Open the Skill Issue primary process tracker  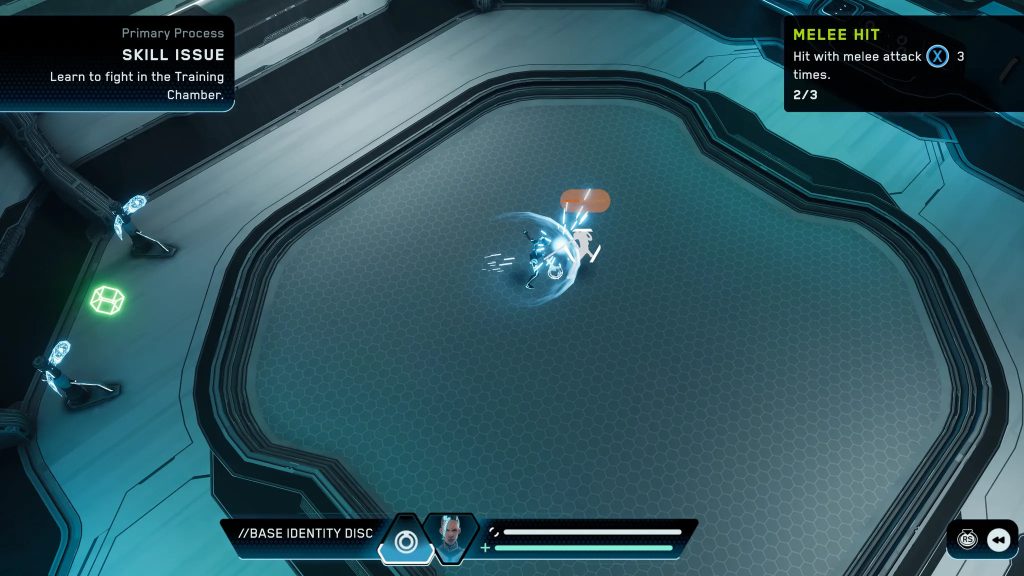pos(120,63)
